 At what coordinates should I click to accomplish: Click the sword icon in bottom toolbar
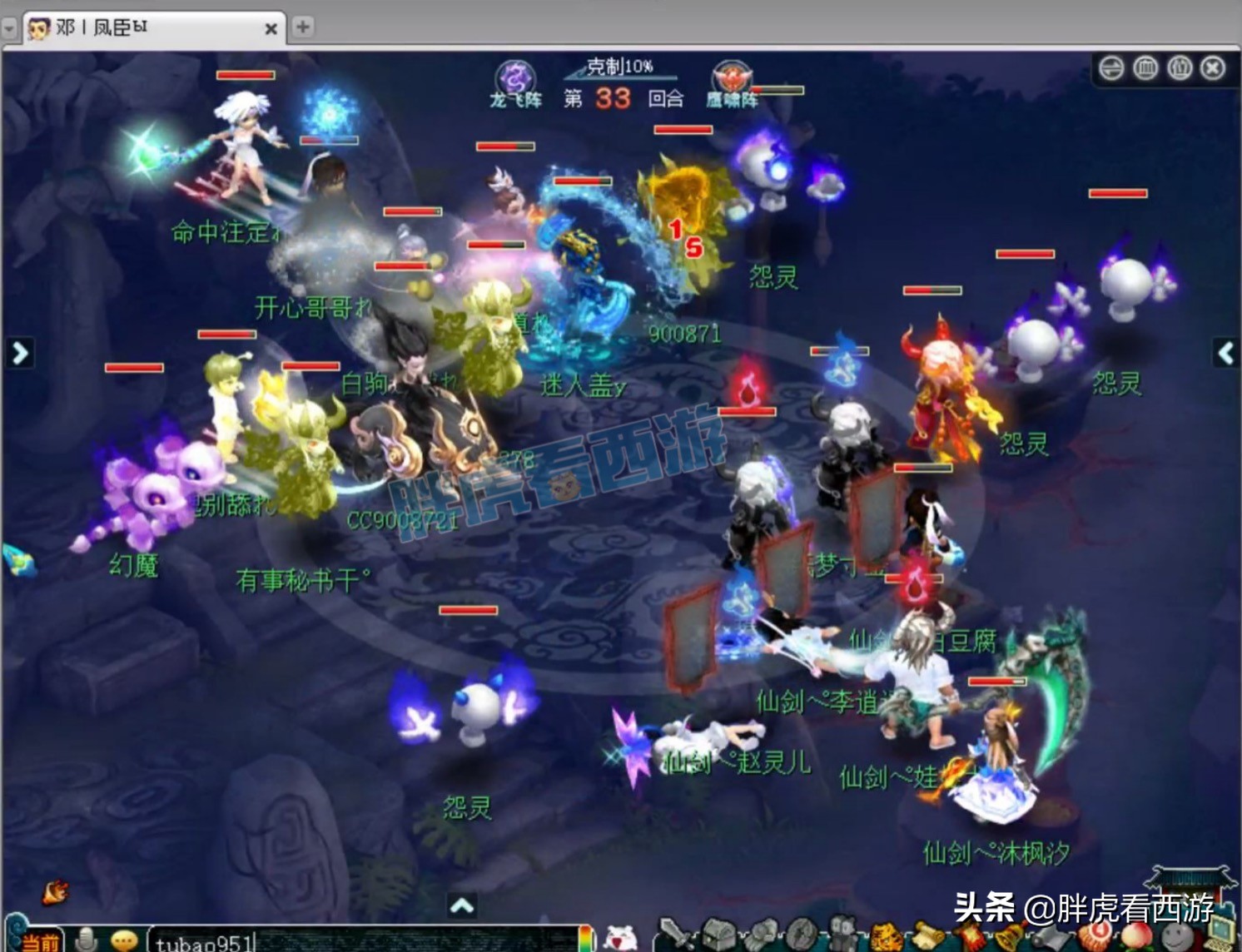(674, 935)
